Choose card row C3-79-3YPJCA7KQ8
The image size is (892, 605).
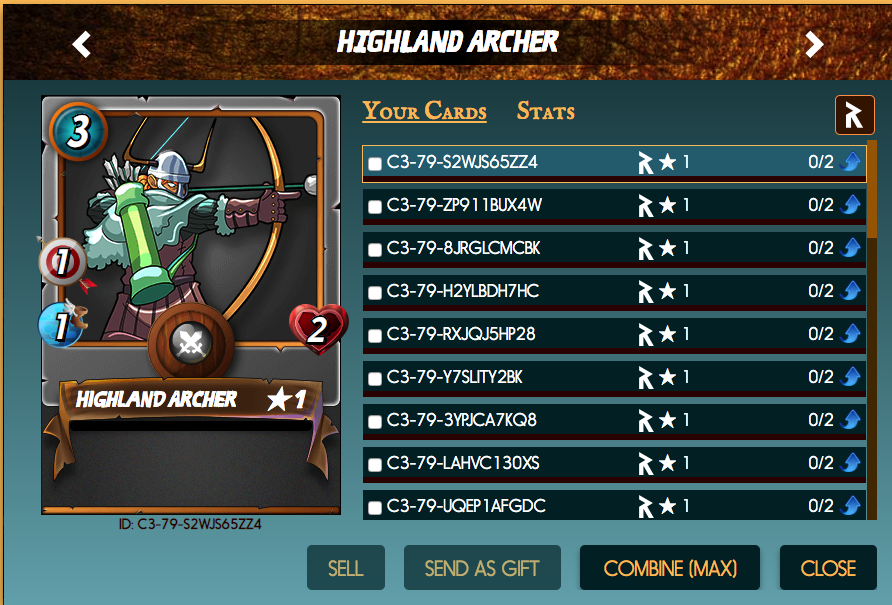coord(462,420)
